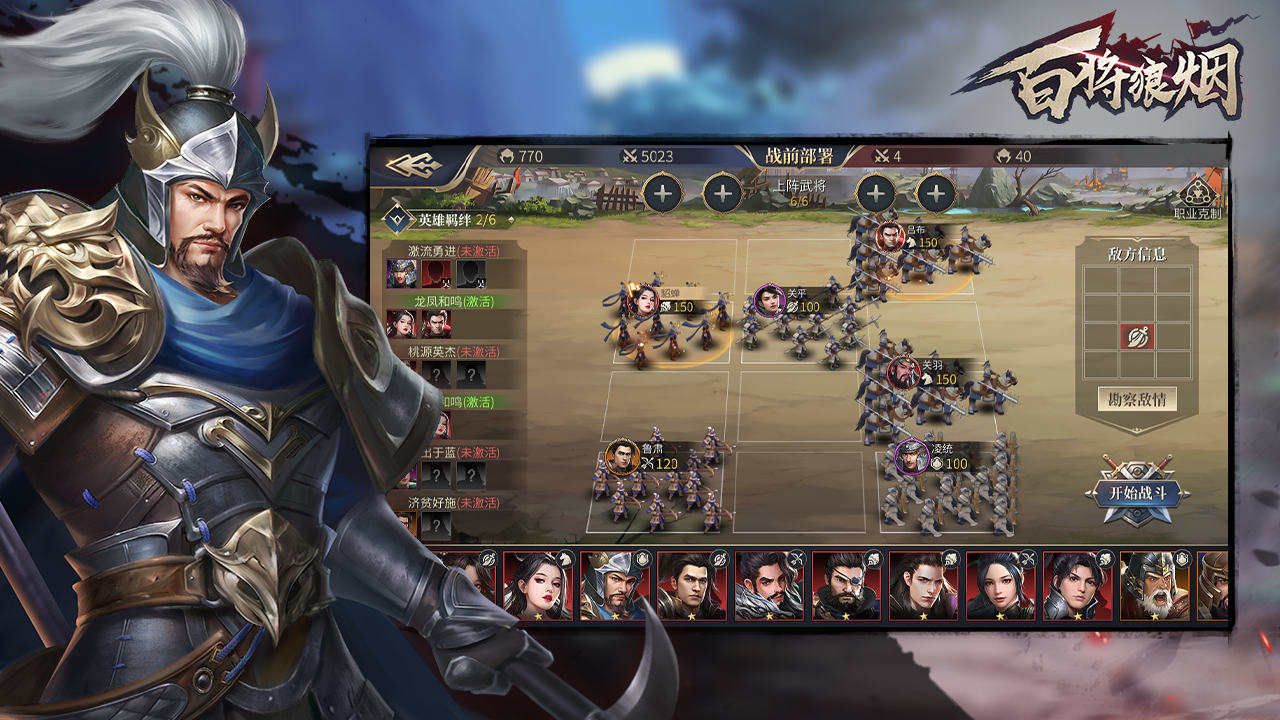The width and height of the screenshot is (1280, 720).
Task: View the 激流勇进 bond entry
Action: pyautogui.click(x=453, y=251)
